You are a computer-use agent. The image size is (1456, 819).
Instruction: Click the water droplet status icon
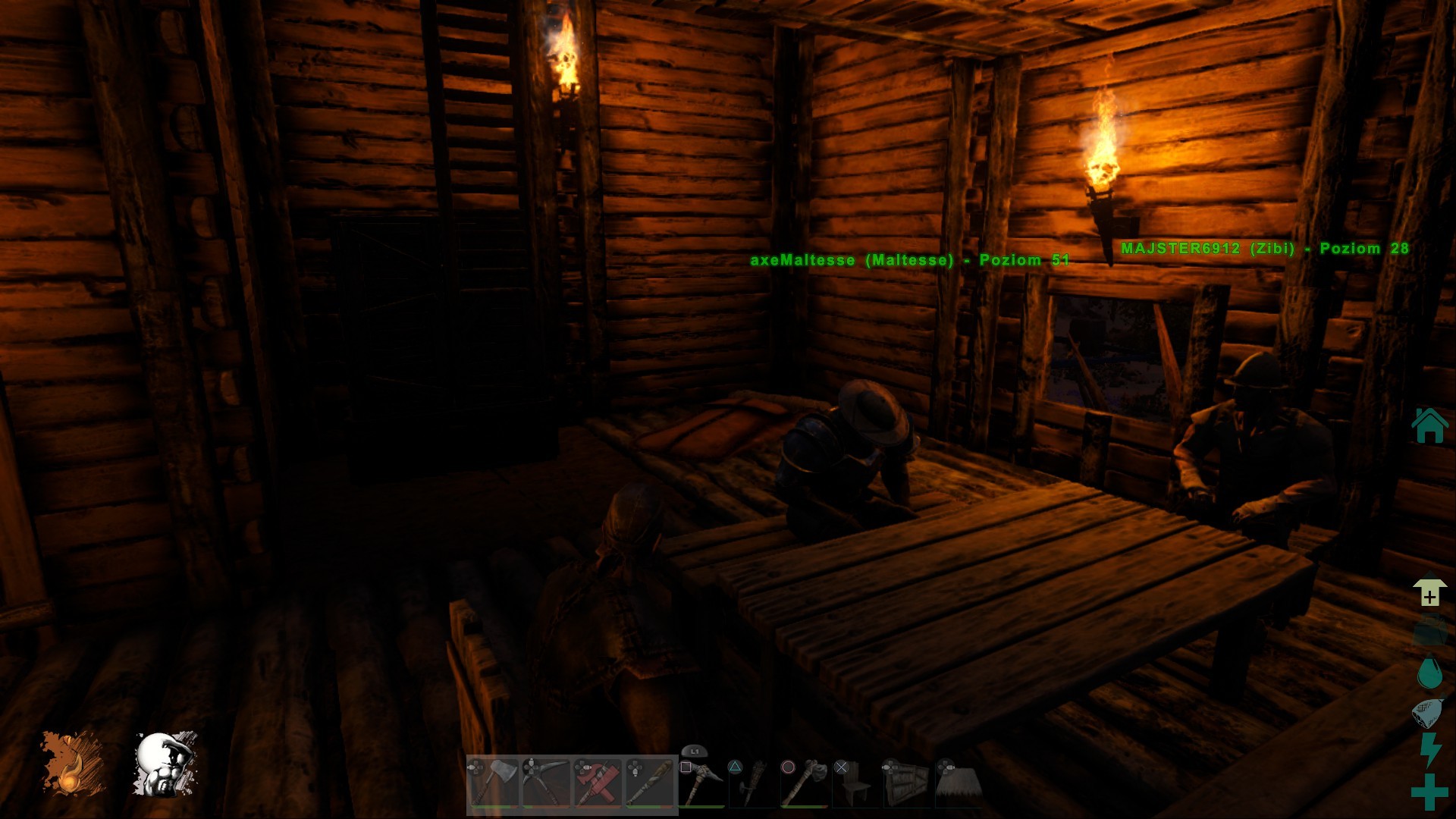[x=1429, y=673]
